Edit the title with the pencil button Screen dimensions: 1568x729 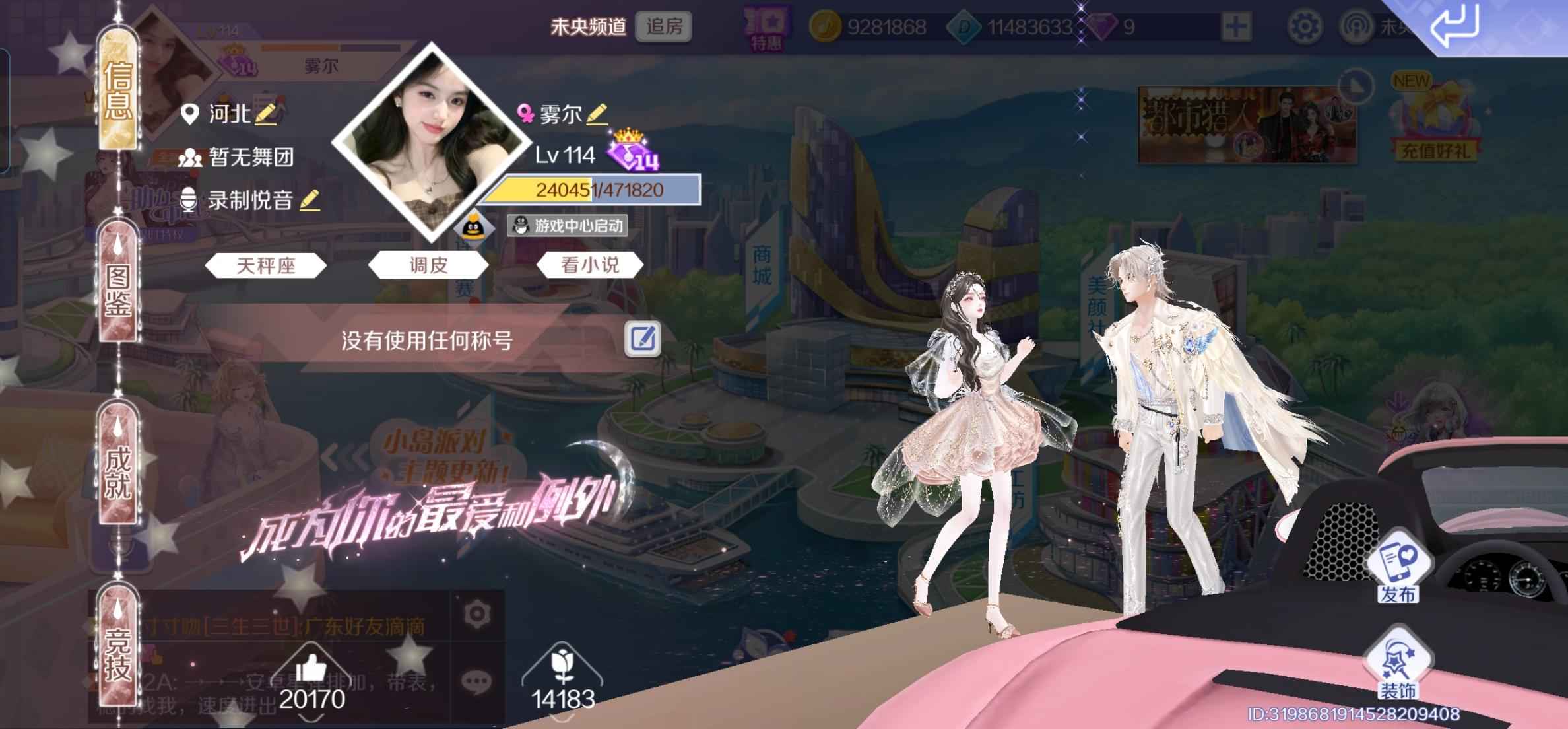643,339
